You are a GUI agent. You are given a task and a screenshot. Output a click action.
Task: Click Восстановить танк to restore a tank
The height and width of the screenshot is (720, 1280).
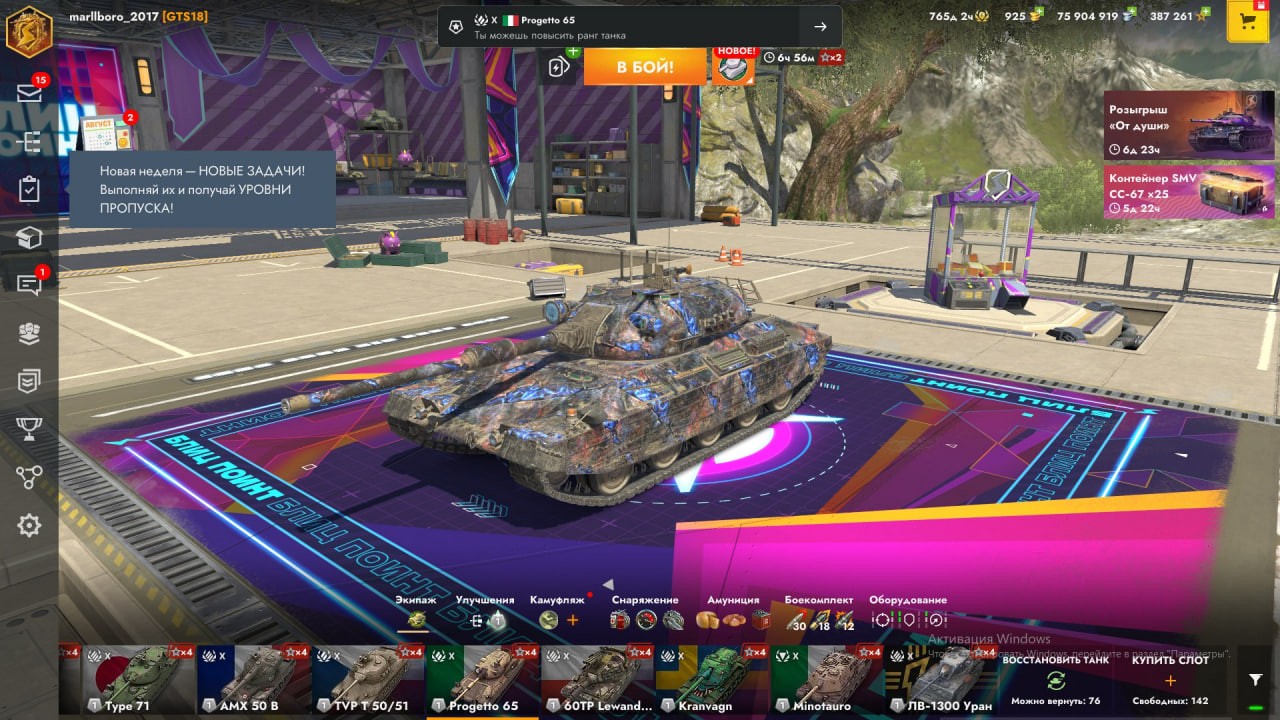point(1055,680)
